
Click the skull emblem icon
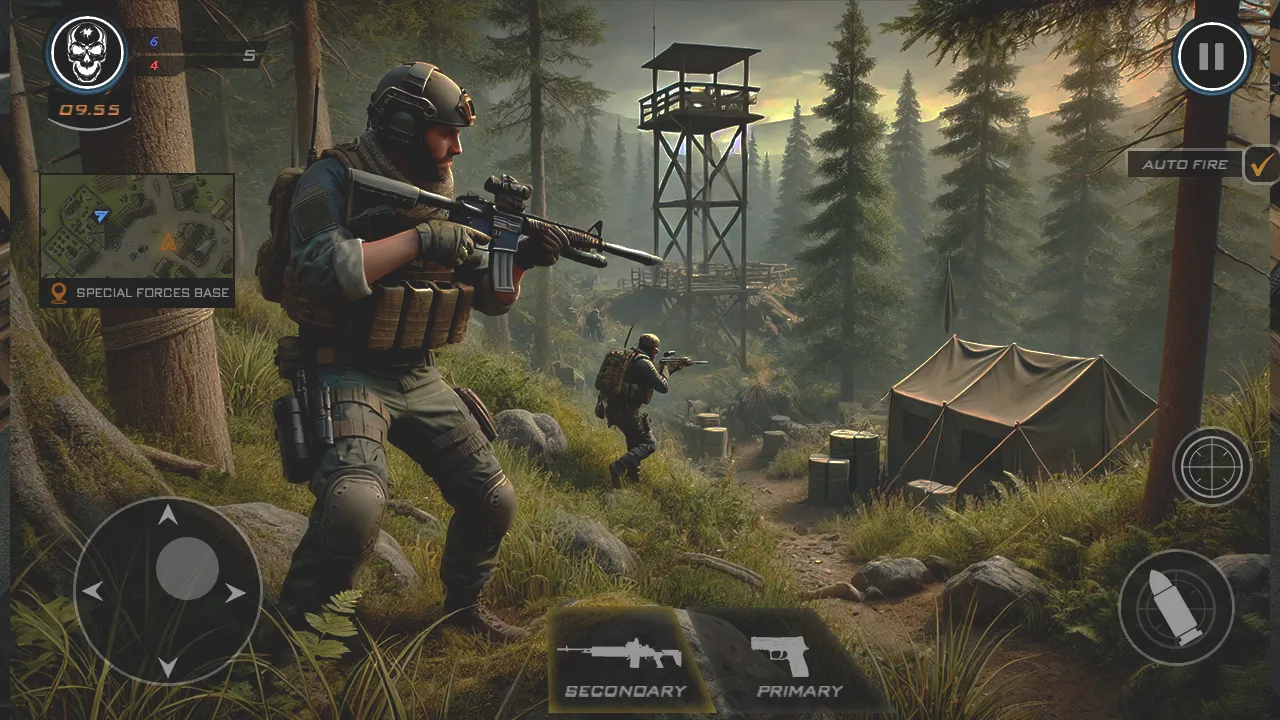coord(87,52)
